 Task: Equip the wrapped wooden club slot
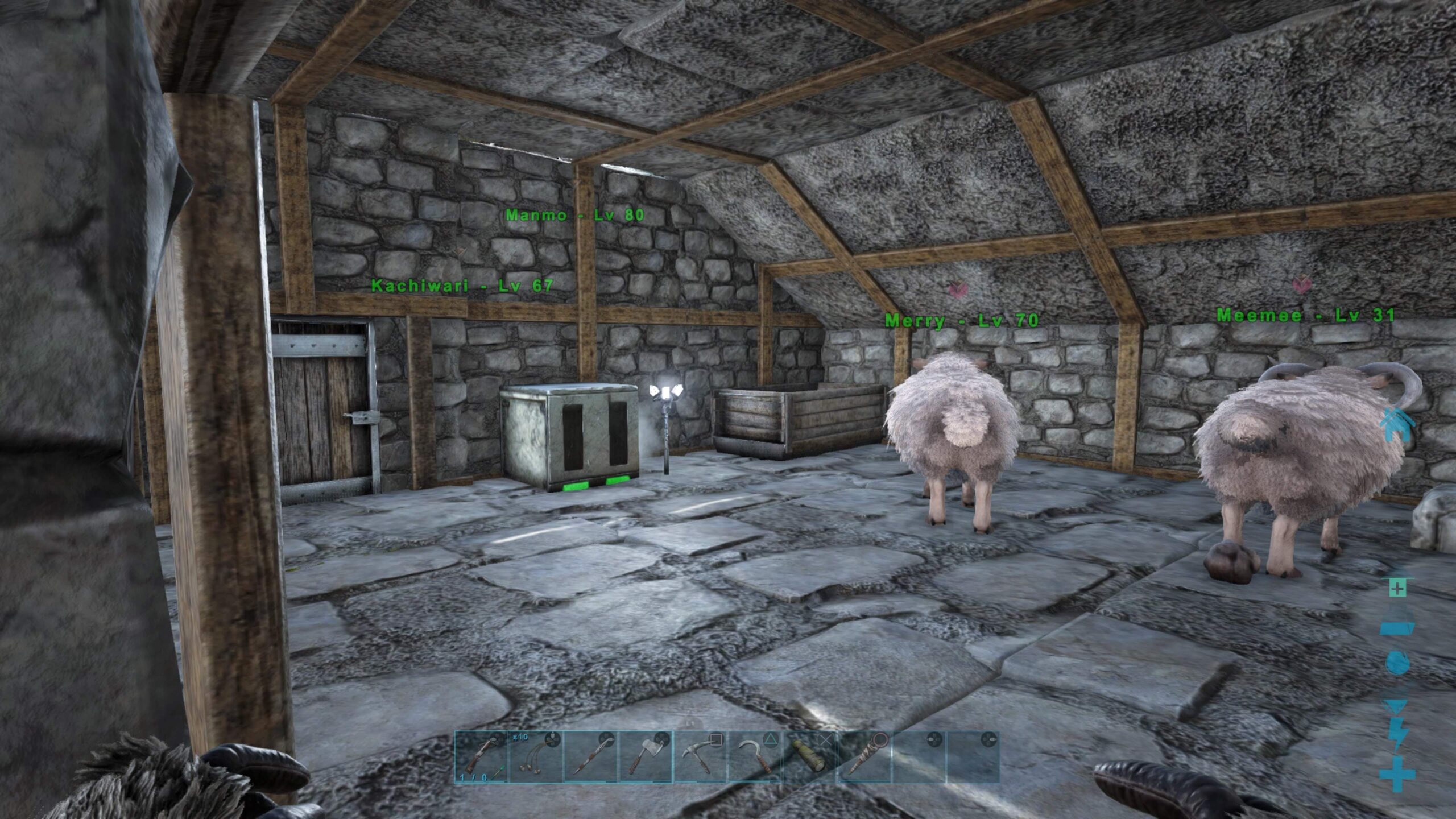click(864, 757)
